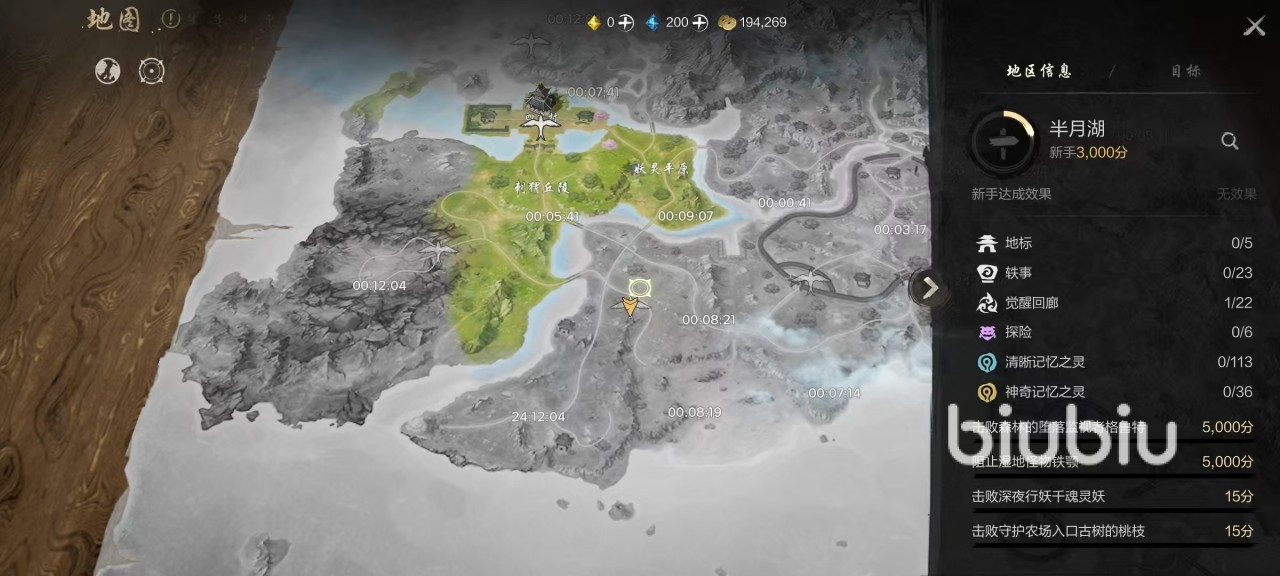Click the bird waypoint above the village
Image resolution: width=1280 pixels, height=576 pixels.
tap(541, 126)
